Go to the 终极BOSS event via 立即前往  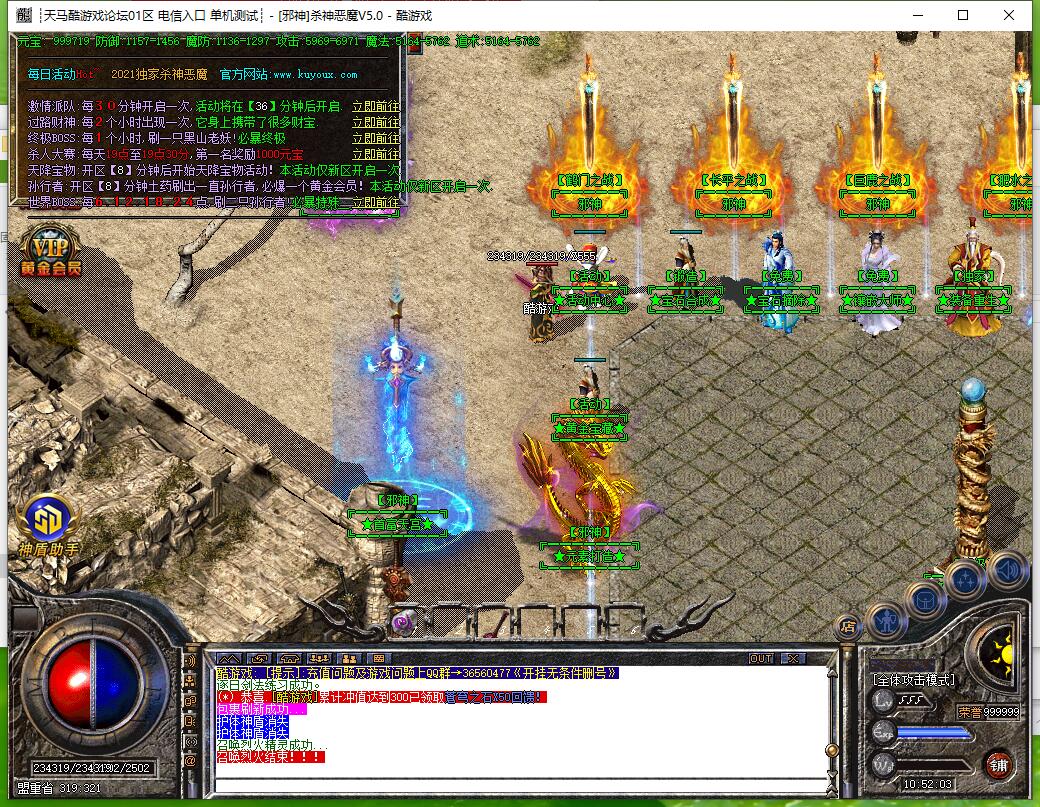375,138
